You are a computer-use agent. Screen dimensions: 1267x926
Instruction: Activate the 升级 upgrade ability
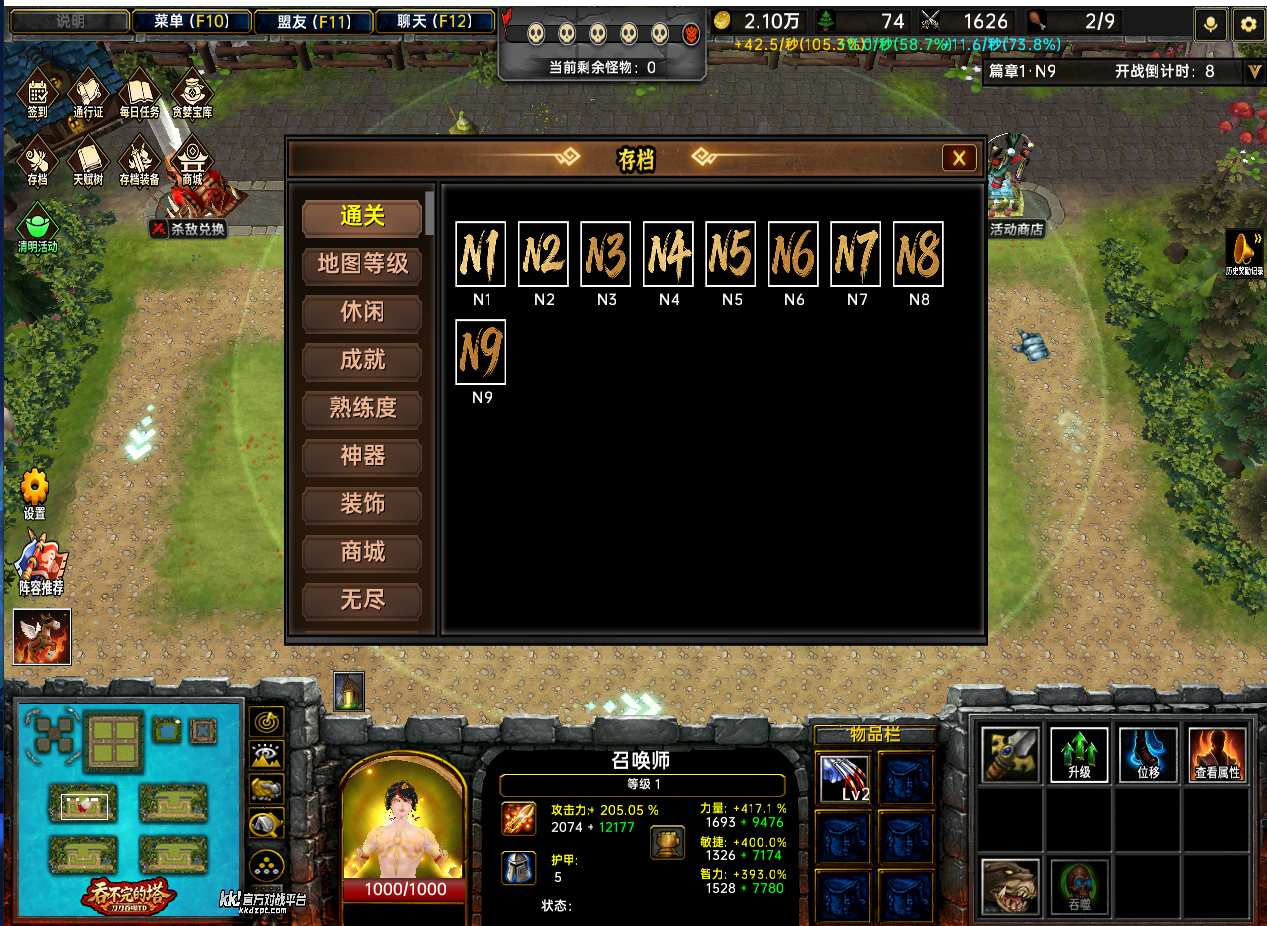click(1079, 754)
